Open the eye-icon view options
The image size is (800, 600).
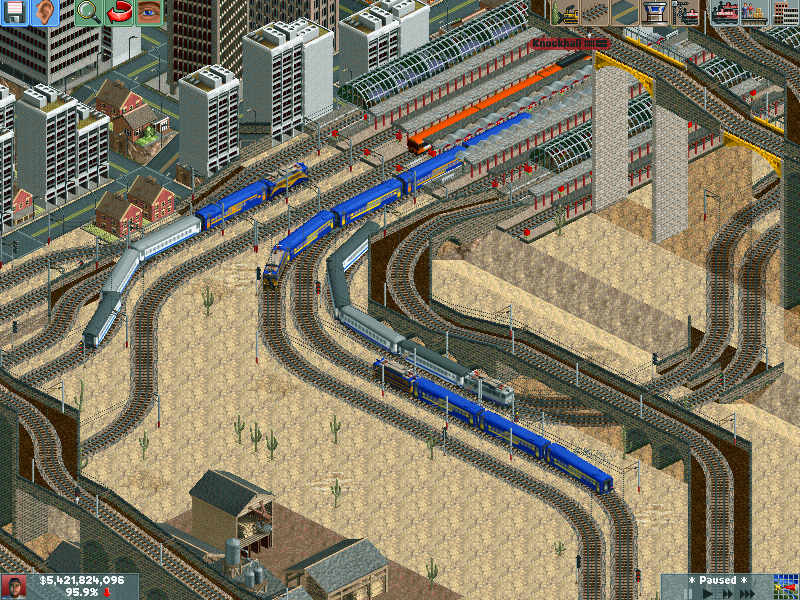148,13
